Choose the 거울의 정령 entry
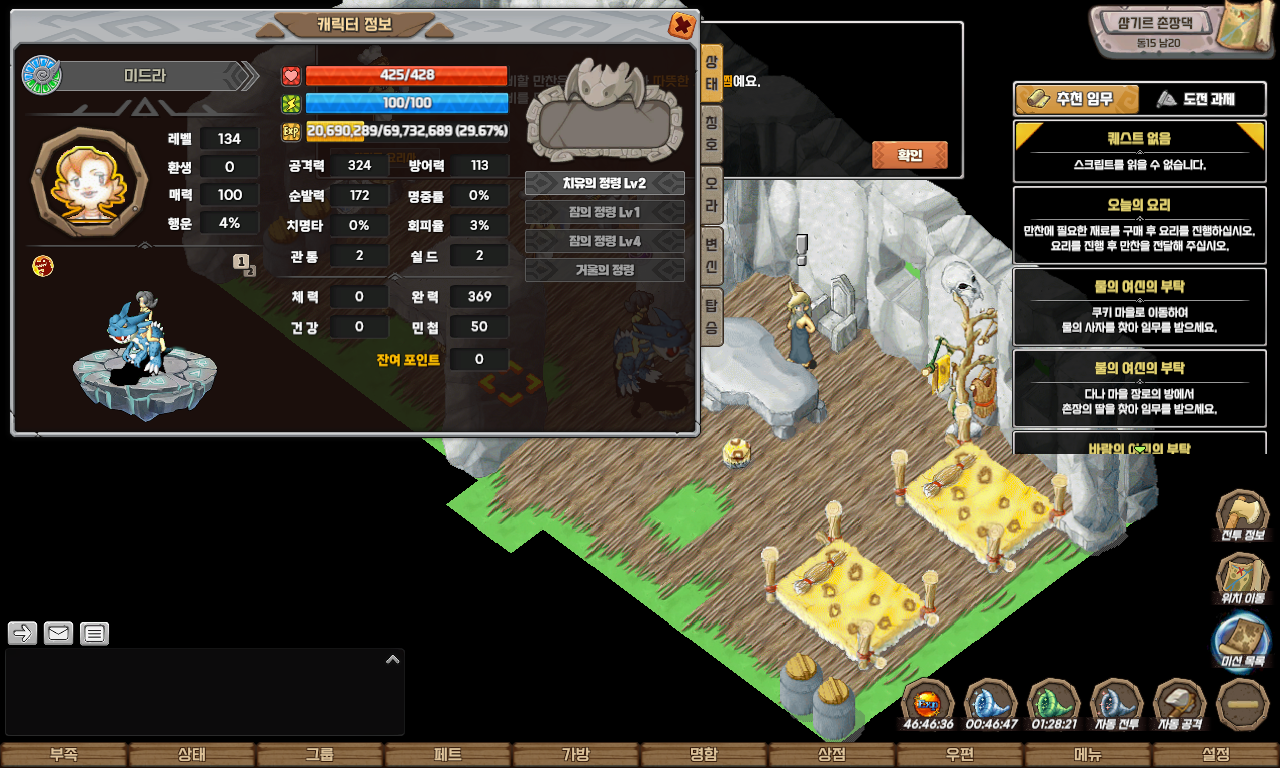Viewport: 1280px width, 768px height. pyautogui.click(x=605, y=270)
